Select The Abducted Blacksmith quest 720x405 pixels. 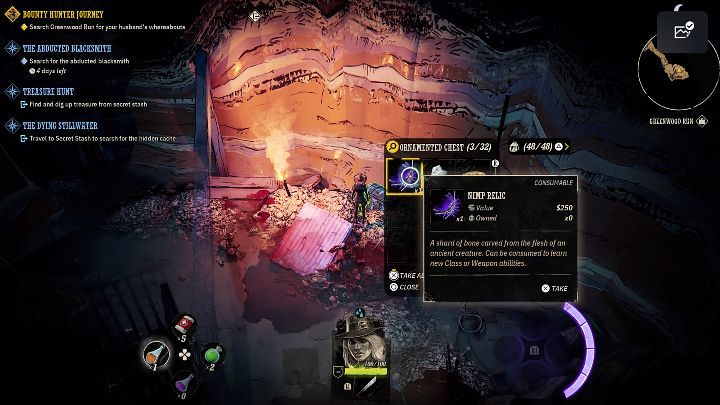pos(66,48)
